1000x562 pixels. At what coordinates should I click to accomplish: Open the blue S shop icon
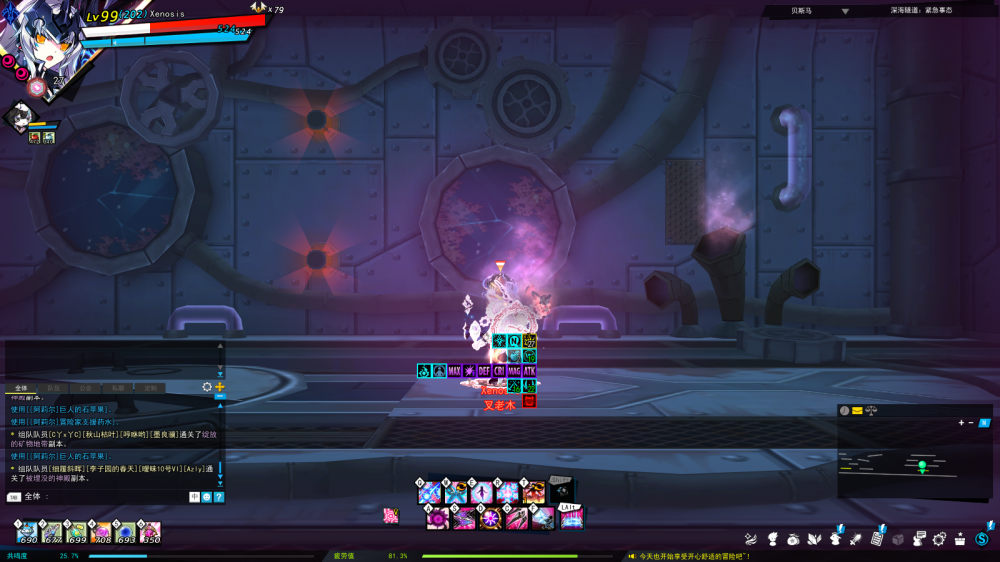tap(983, 539)
